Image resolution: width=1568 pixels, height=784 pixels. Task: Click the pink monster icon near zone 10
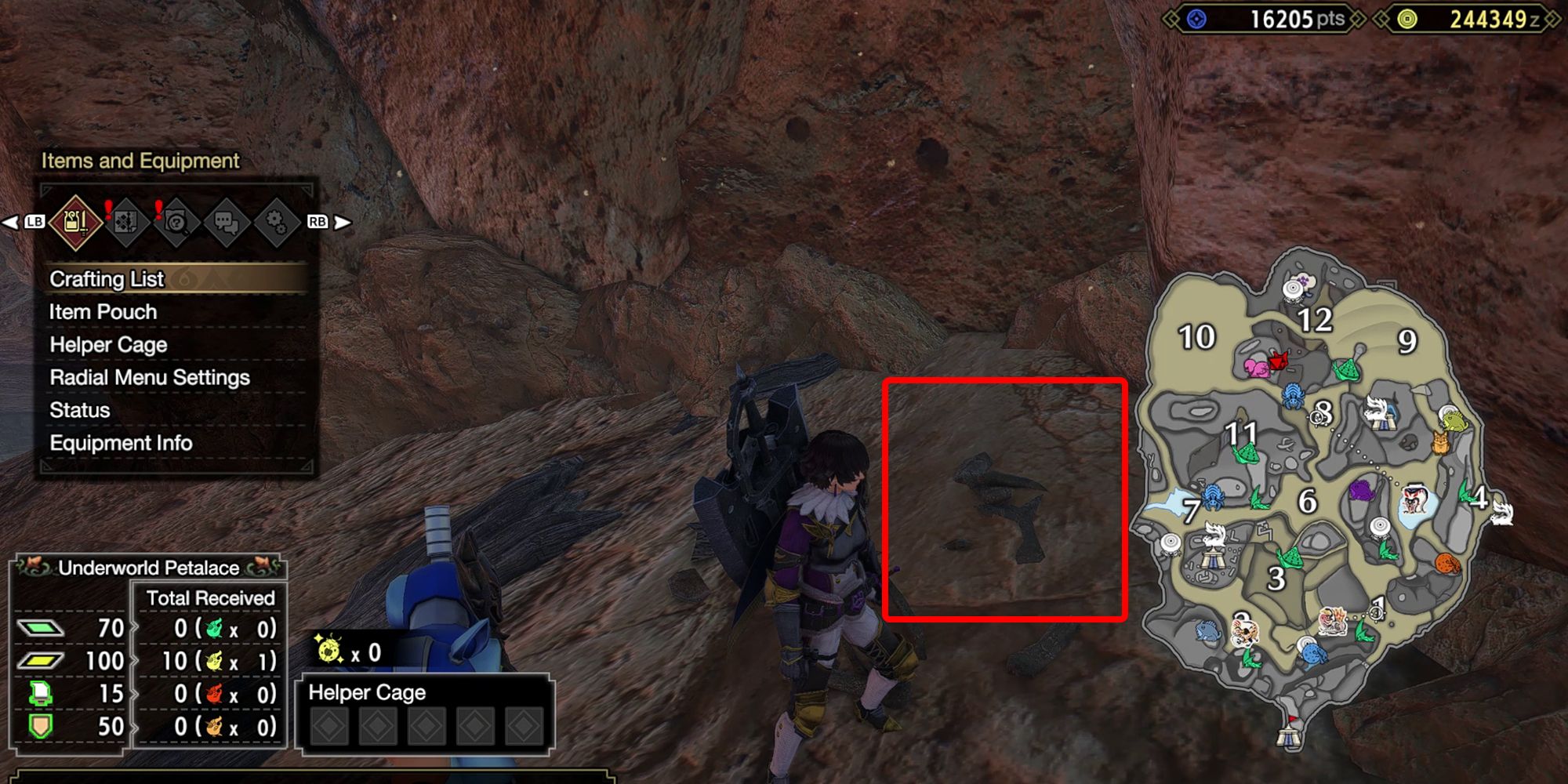point(1257,368)
